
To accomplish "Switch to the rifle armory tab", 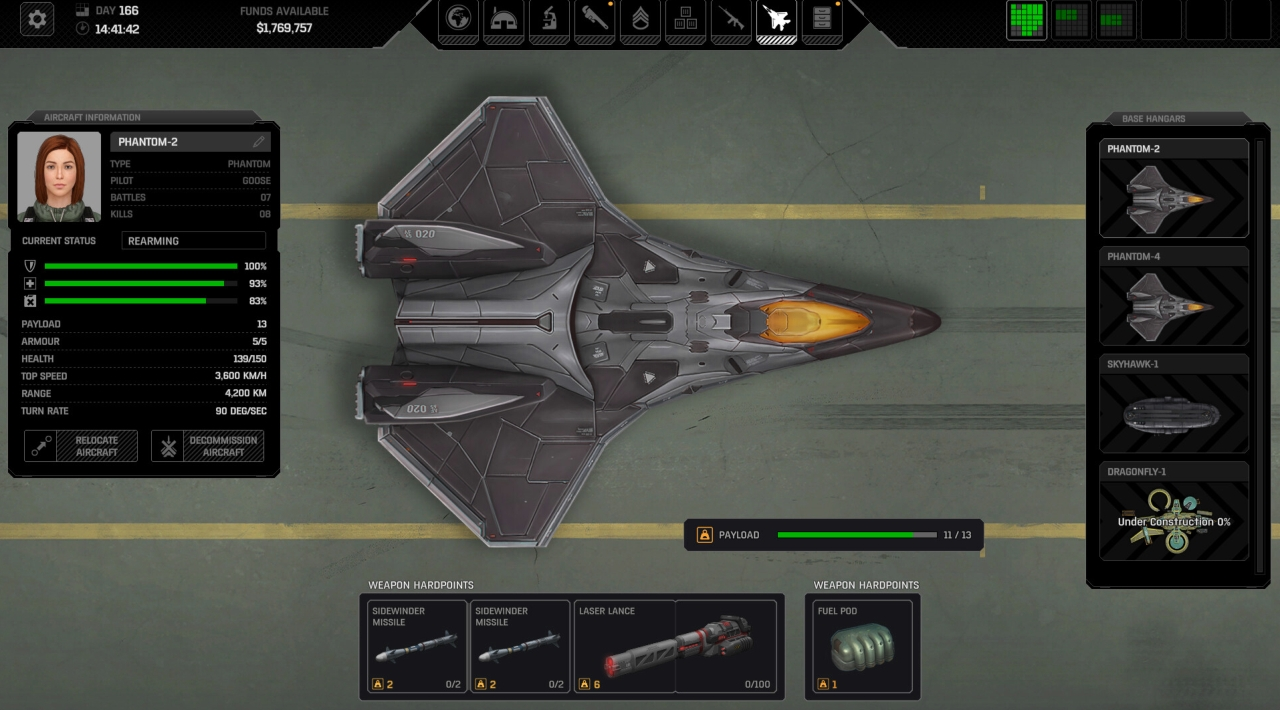I will point(731,20).
